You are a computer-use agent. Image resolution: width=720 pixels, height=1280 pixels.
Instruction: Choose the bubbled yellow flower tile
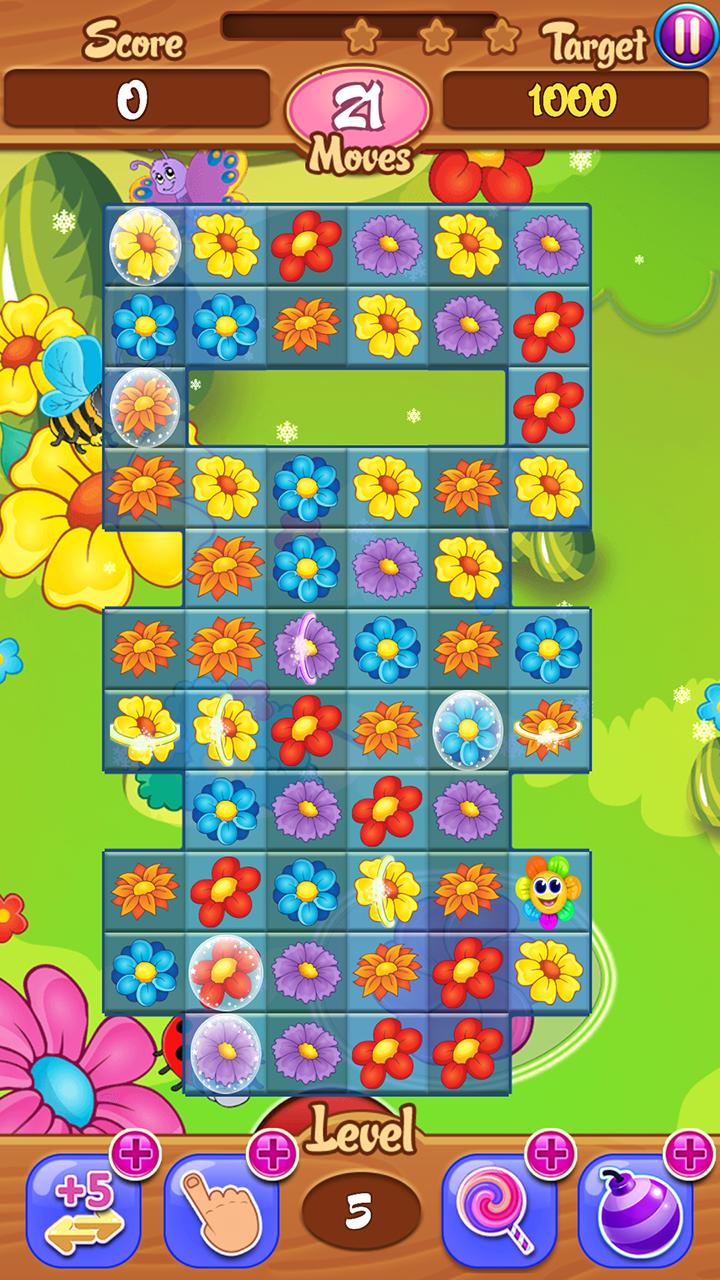pyautogui.click(x=145, y=245)
